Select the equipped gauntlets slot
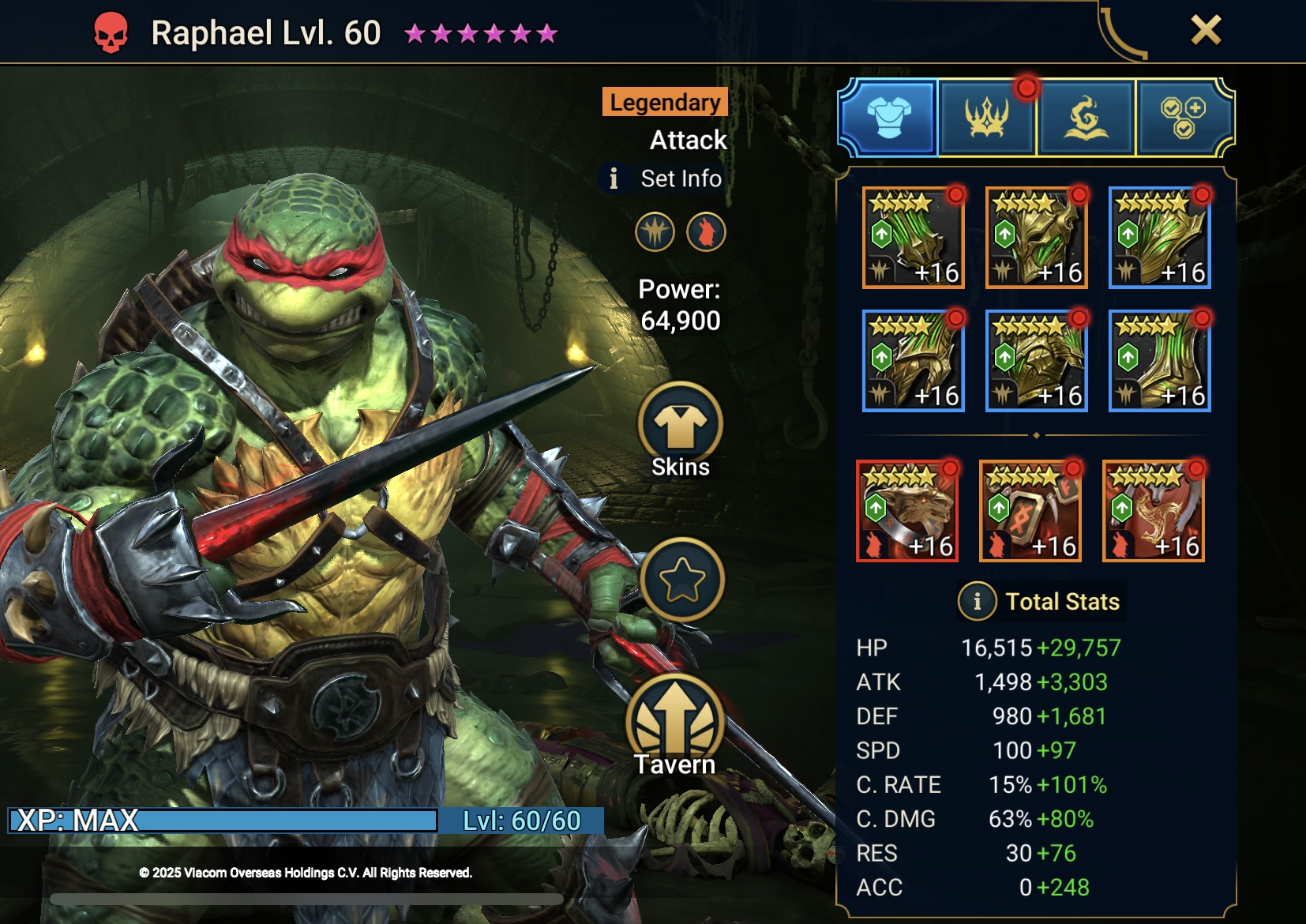Screen dimensions: 1306x924 914,361
